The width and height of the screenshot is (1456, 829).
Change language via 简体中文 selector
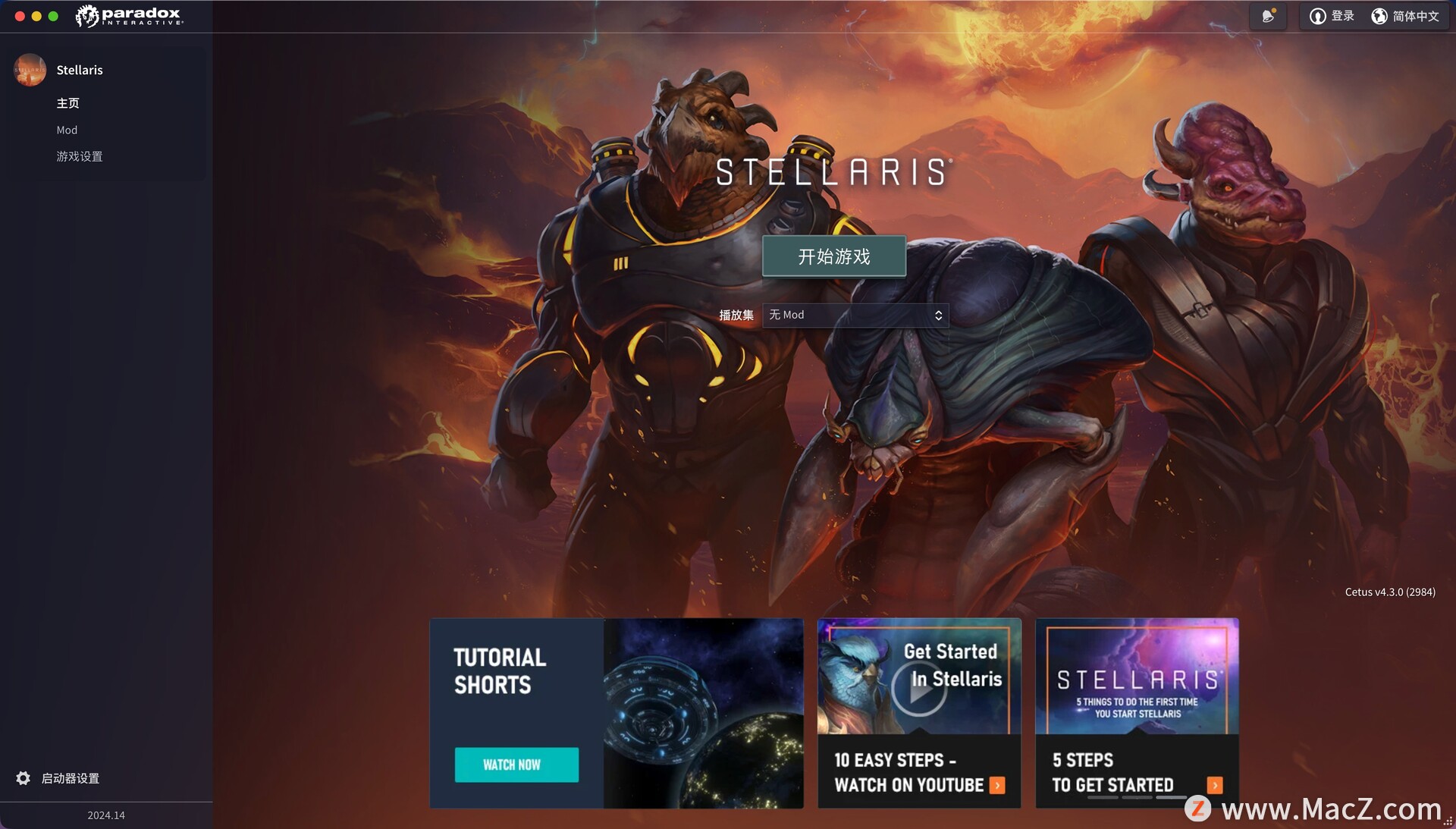[1405, 16]
